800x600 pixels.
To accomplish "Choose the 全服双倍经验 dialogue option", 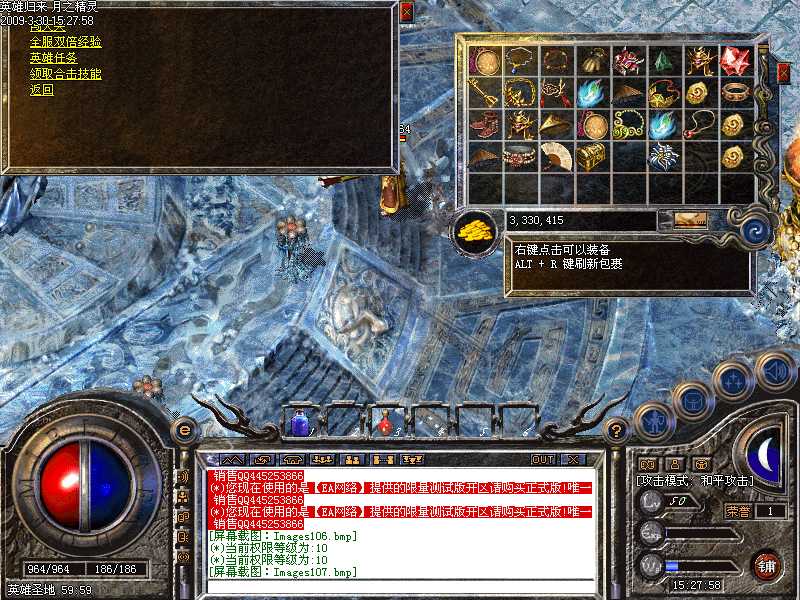I will (65, 42).
